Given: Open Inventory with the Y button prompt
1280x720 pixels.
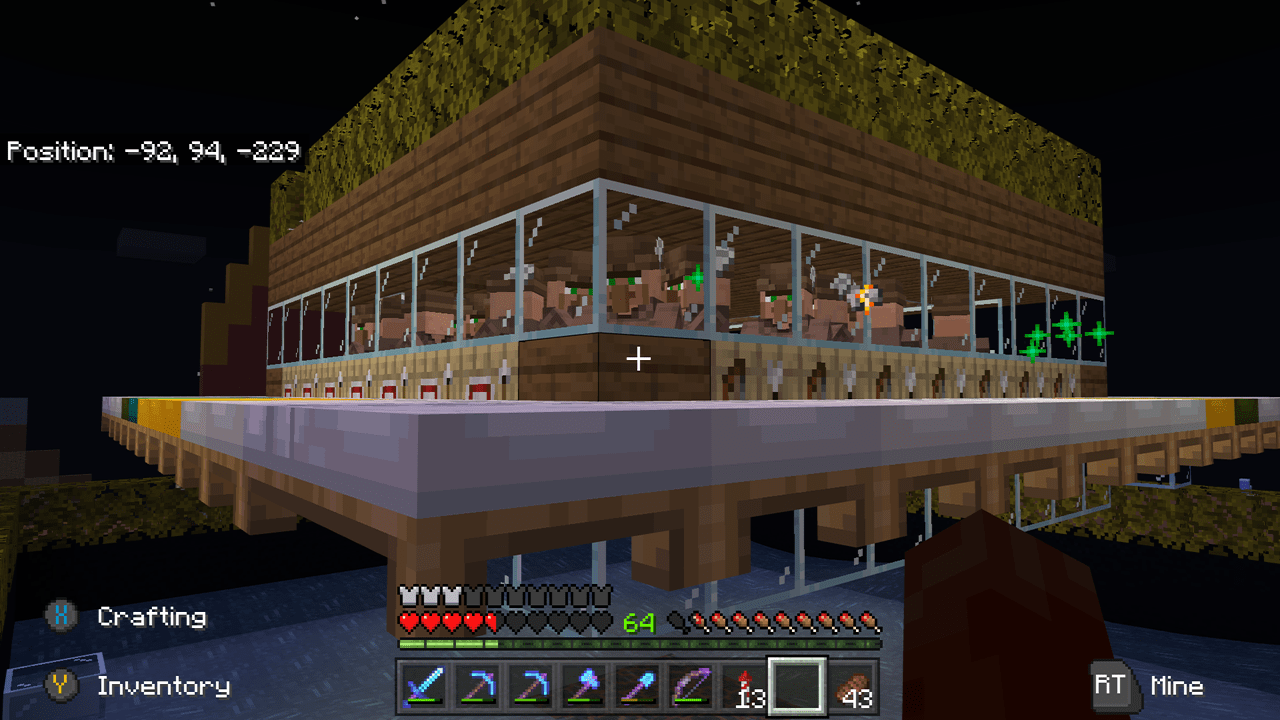Looking at the screenshot, I should pyautogui.click(x=160, y=688).
